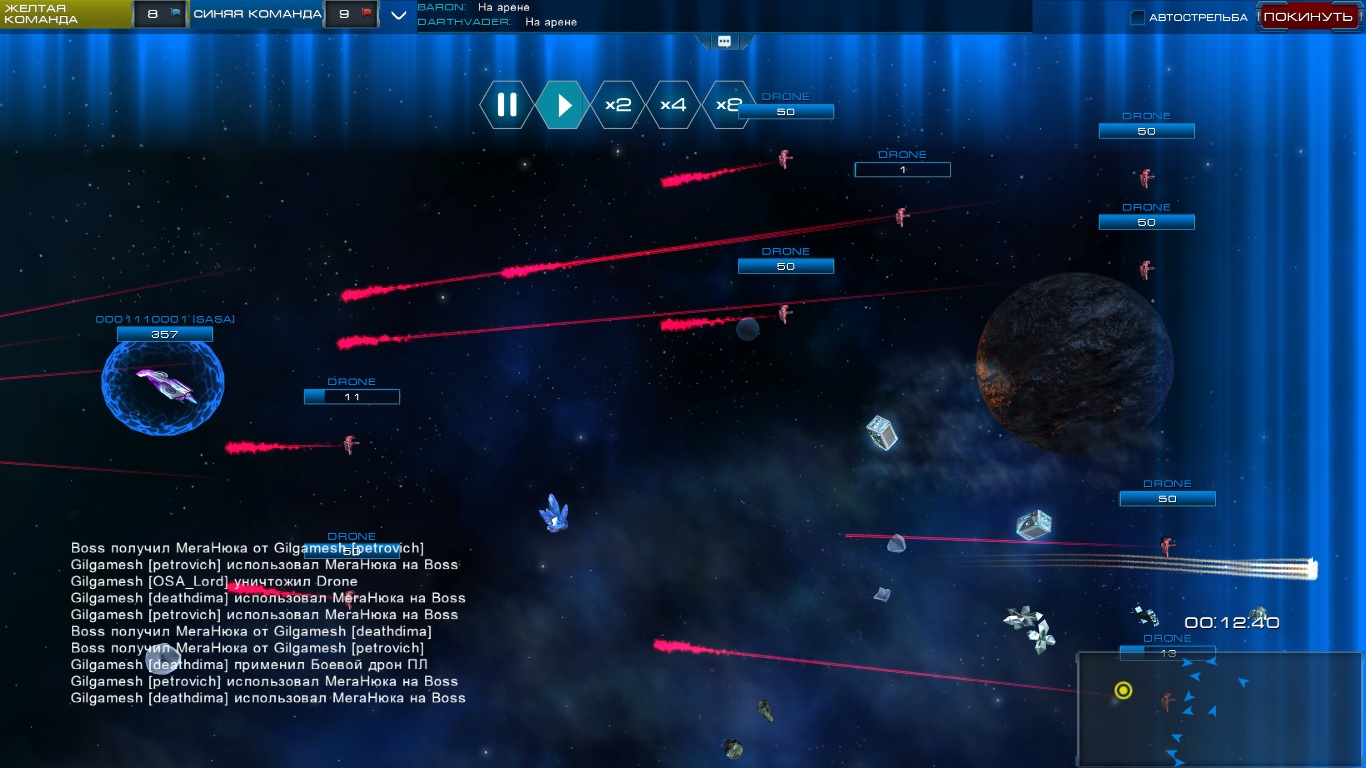Toggle the Автострельба checkbox
Image resolution: width=1366 pixels, height=768 pixels.
click(1138, 17)
